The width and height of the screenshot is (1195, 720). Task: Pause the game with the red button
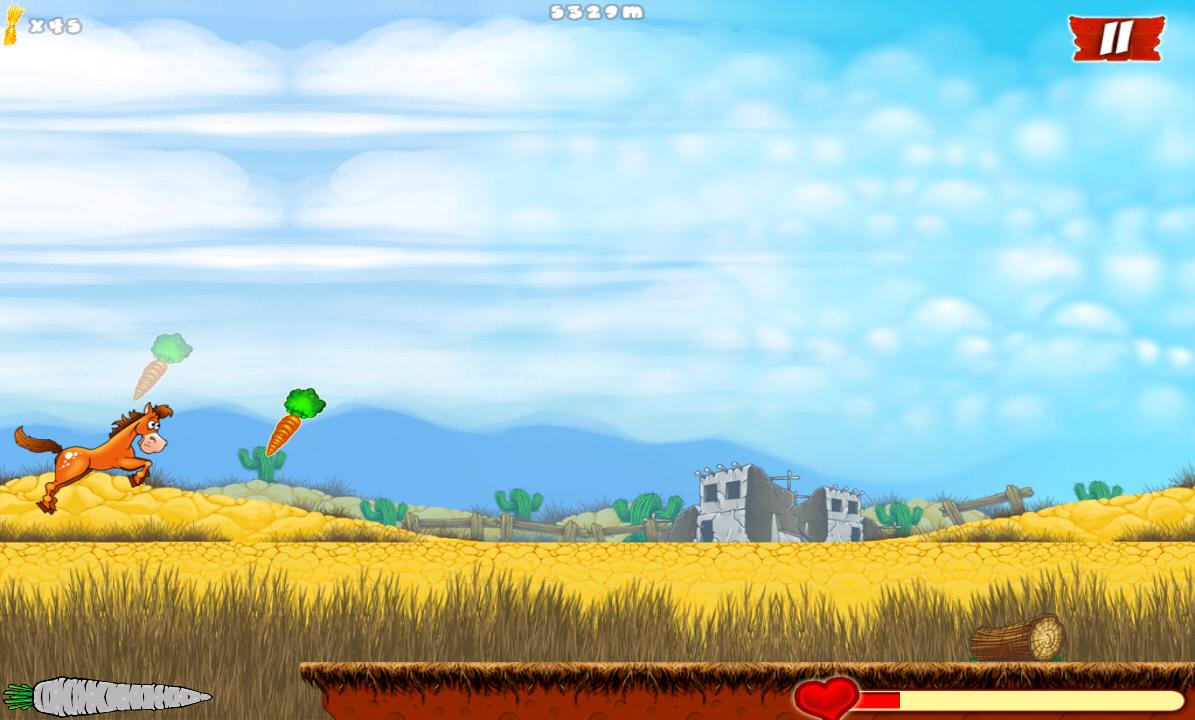(x=1115, y=38)
